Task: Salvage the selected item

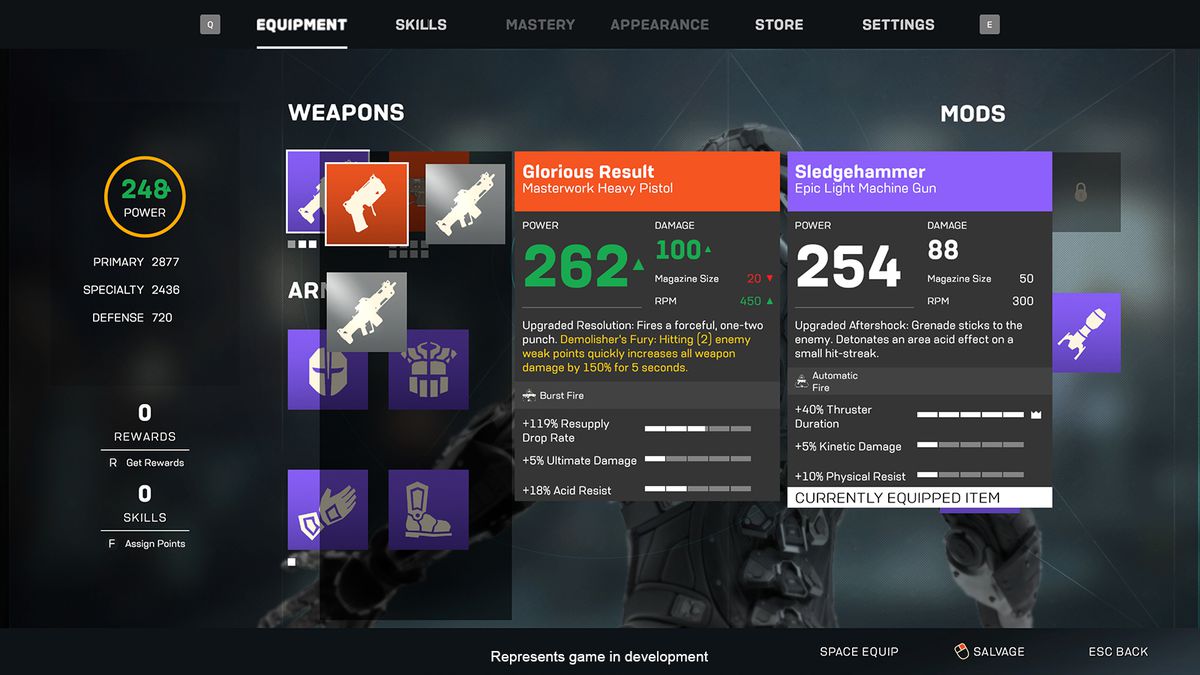Action: pos(989,652)
